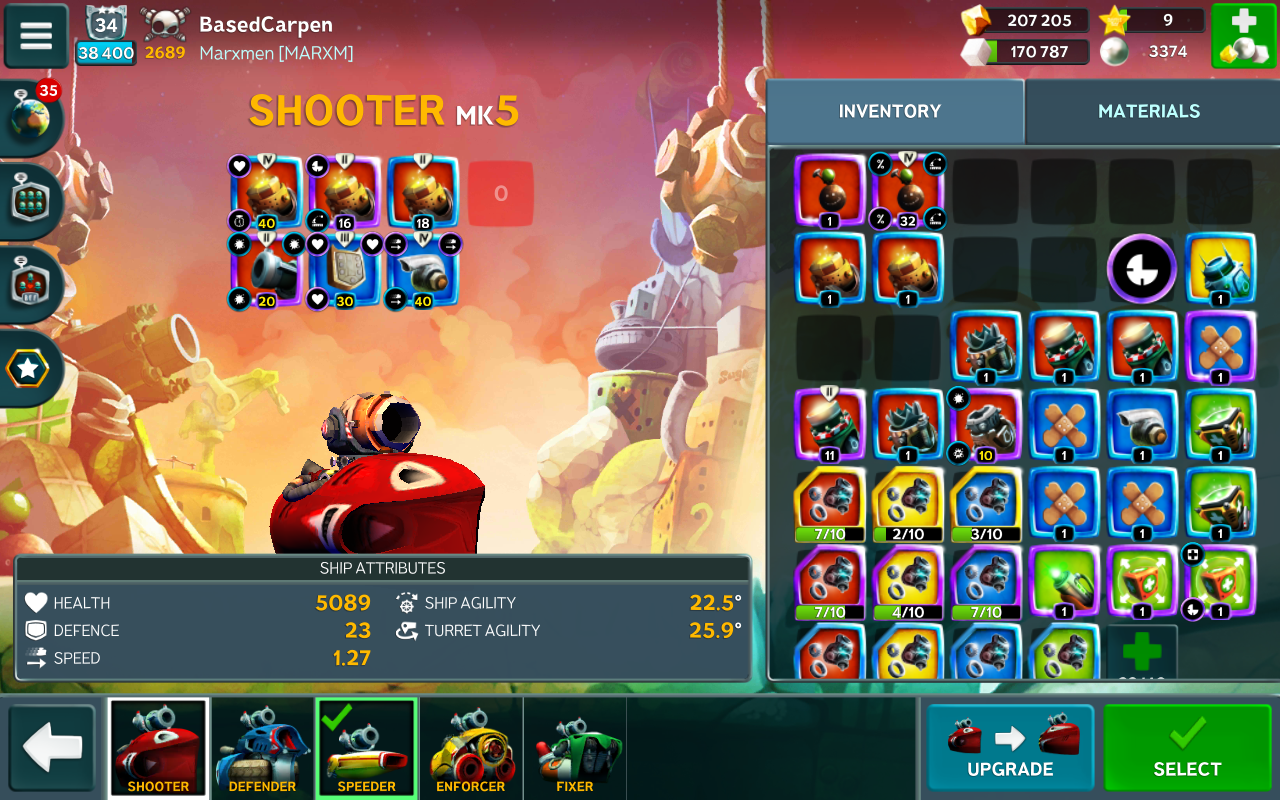Select the Enforcer ship
This screenshot has height=800, width=1280.
tap(470, 748)
